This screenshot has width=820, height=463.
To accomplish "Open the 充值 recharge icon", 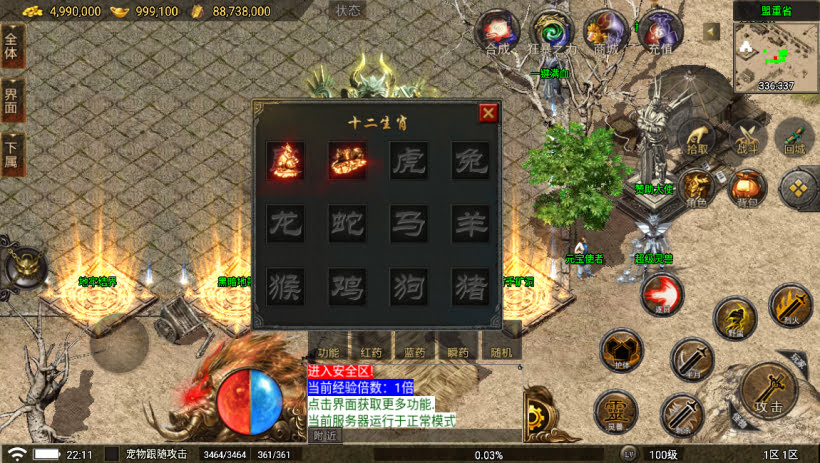I will [x=658, y=32].
